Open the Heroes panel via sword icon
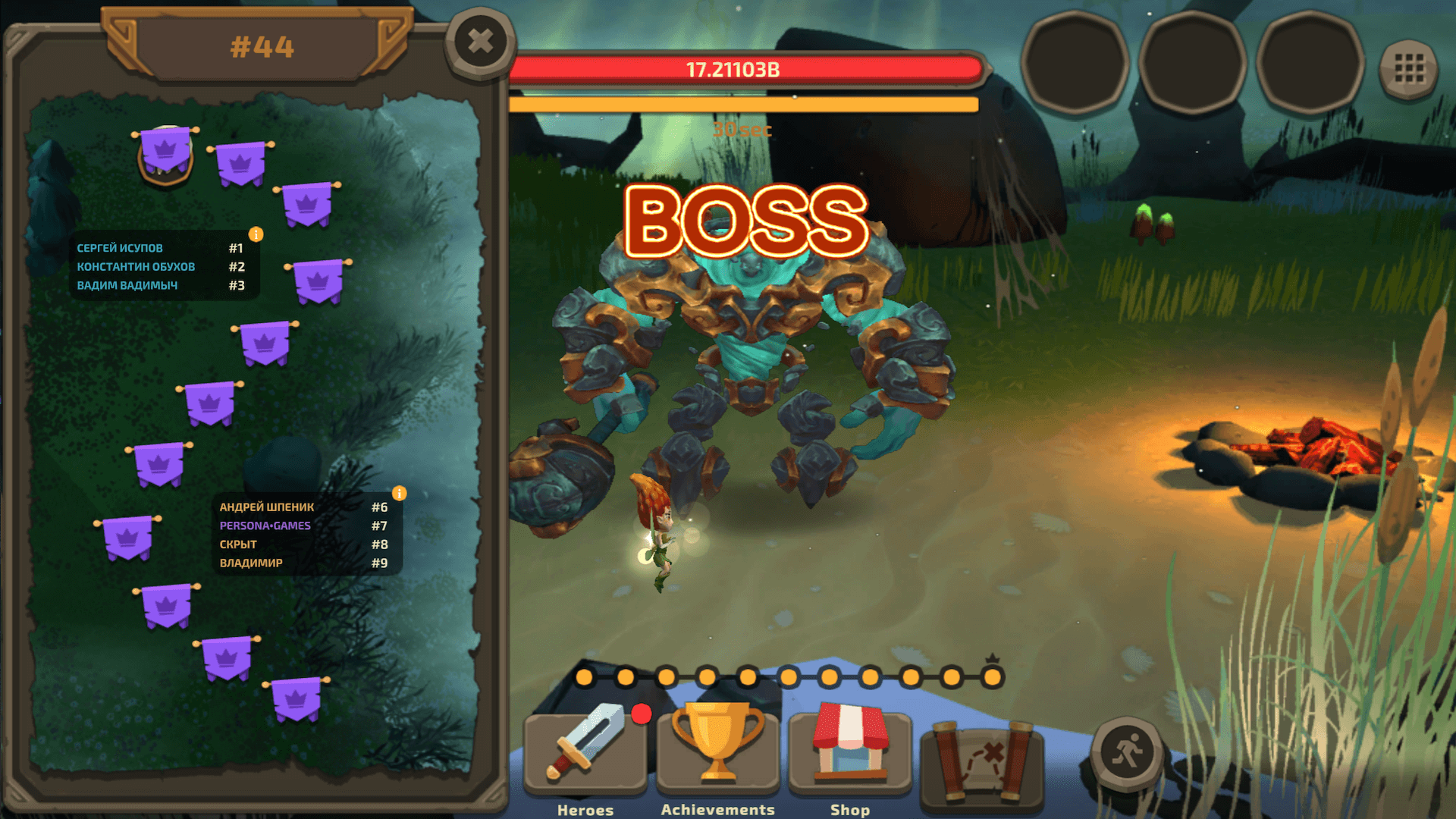The width and height of the screenshot is (1456, 819). click(x=584, y=747)
